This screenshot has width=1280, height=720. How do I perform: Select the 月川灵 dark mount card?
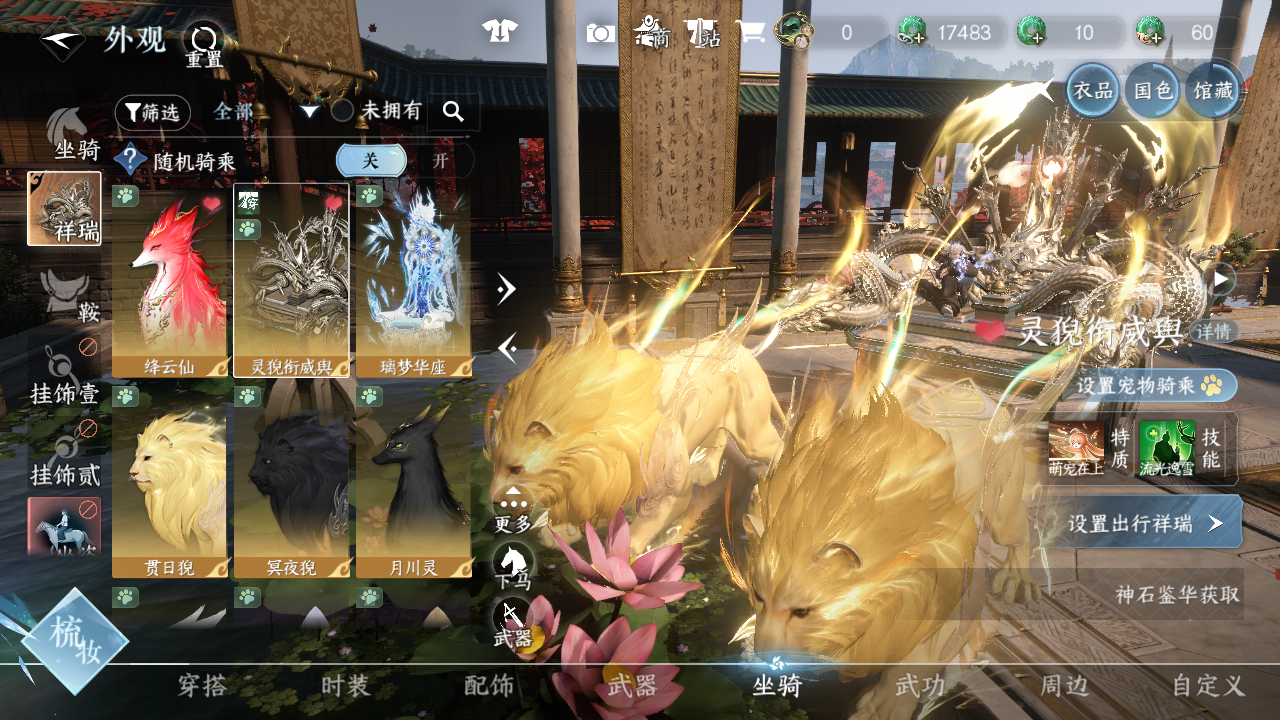(x=413, y=482)
